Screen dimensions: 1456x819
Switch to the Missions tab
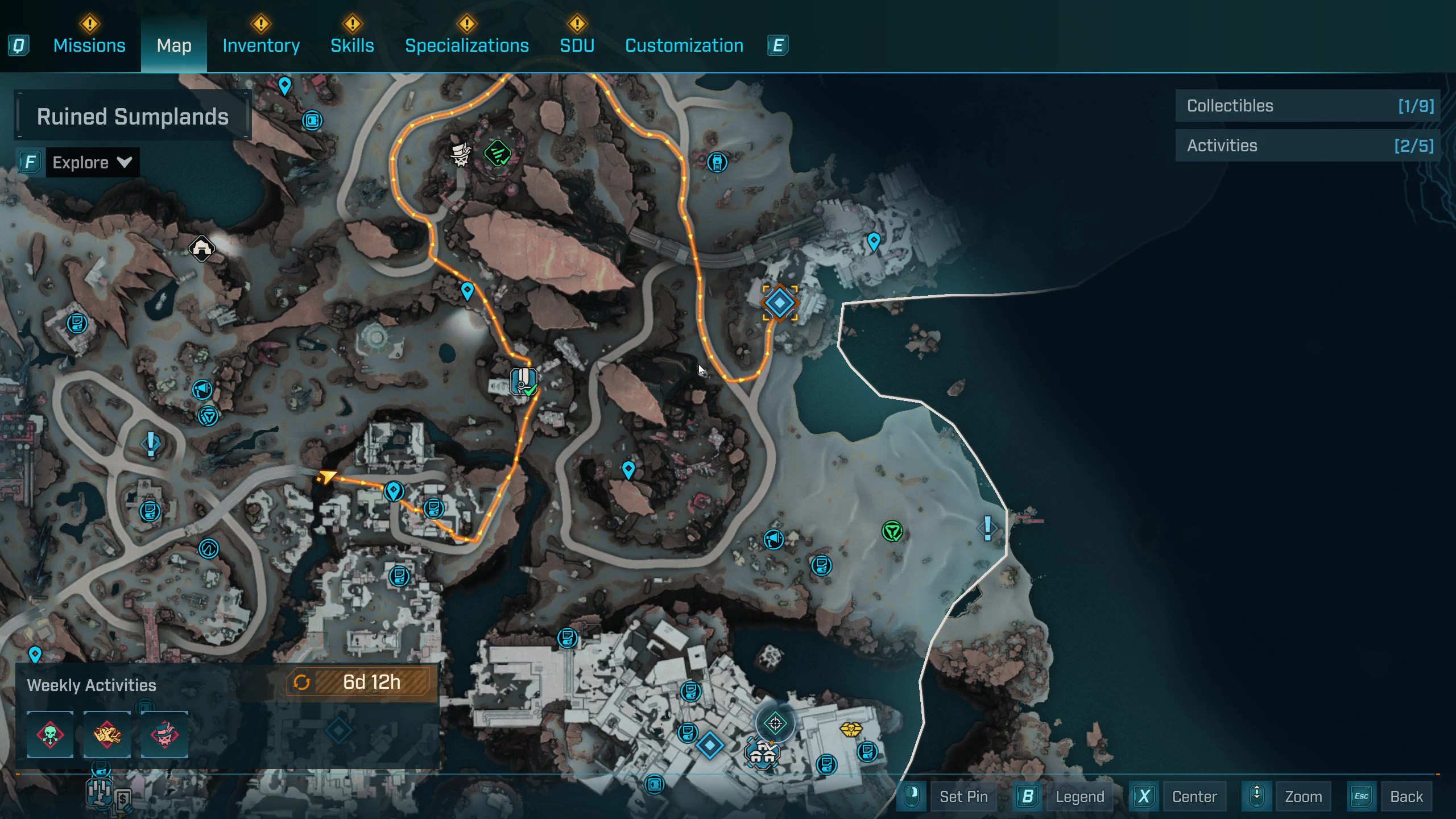[x=89, y=45]
